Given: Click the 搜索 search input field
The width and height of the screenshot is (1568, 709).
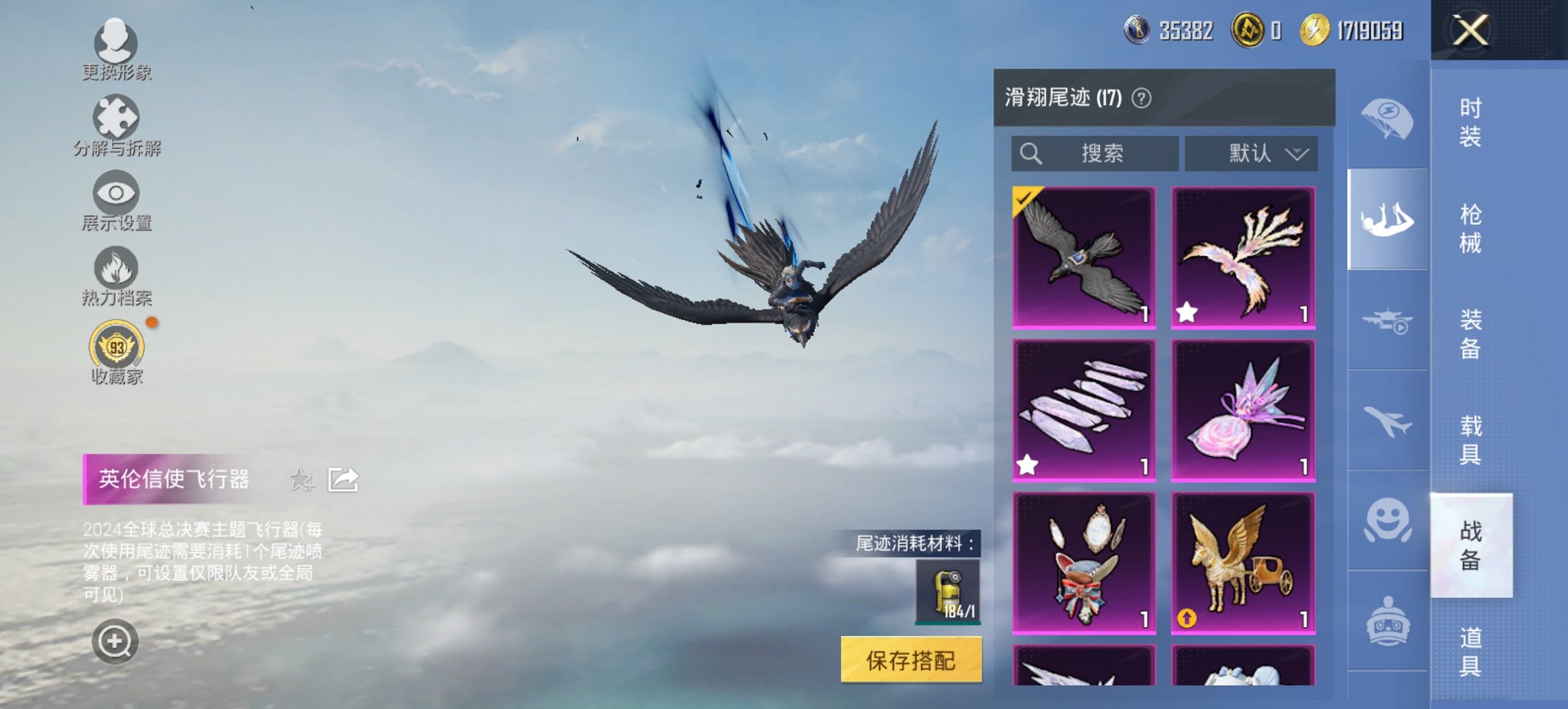Looking at the screenshot, I should point(1093,153).
